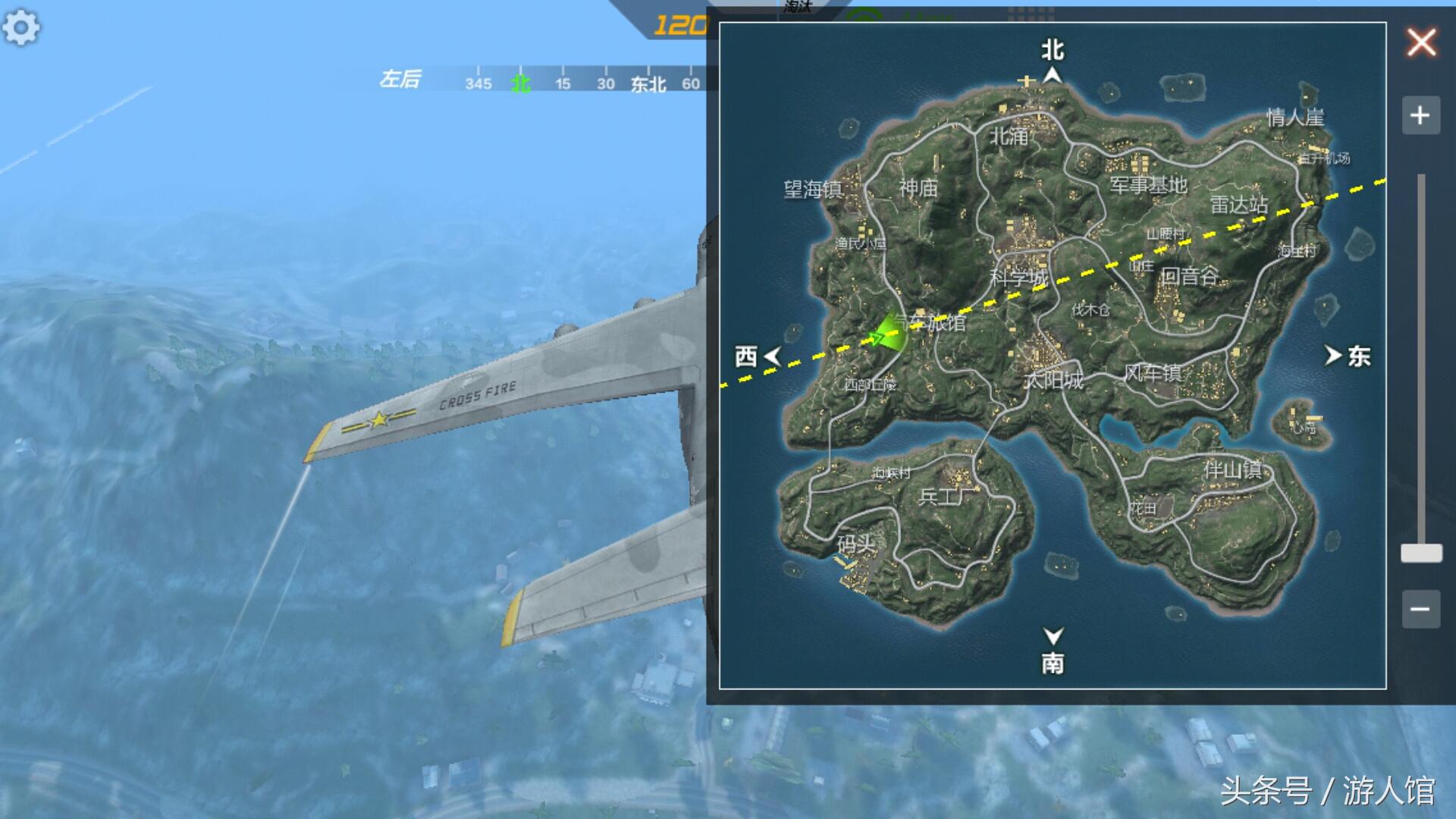The width and height of the screenshot is (1456, 819).
Task: Mark 望海镇 on the map
Action: tap(813, 189)
